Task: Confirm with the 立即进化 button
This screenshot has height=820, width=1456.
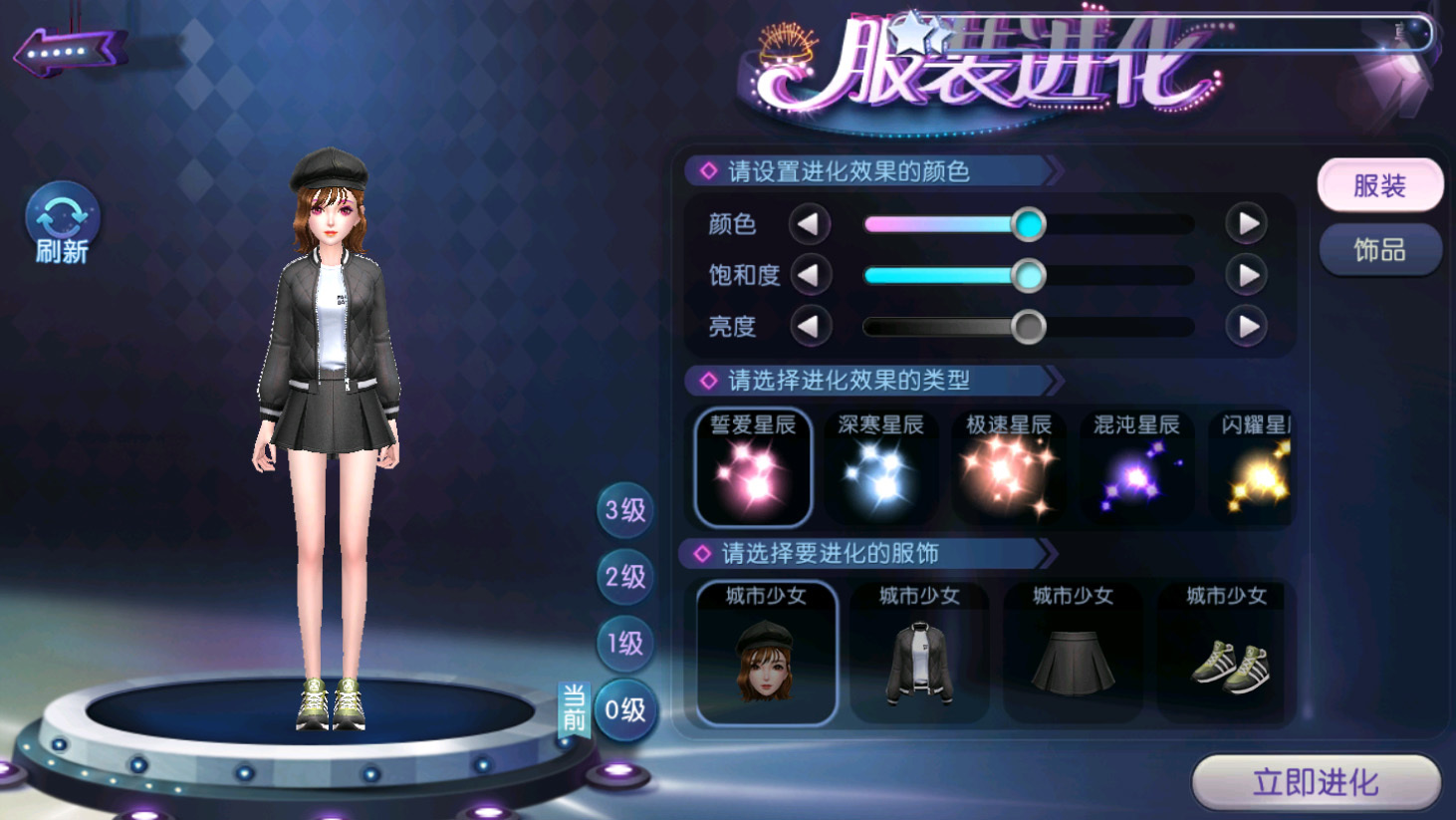Action: click(1316, 782)
